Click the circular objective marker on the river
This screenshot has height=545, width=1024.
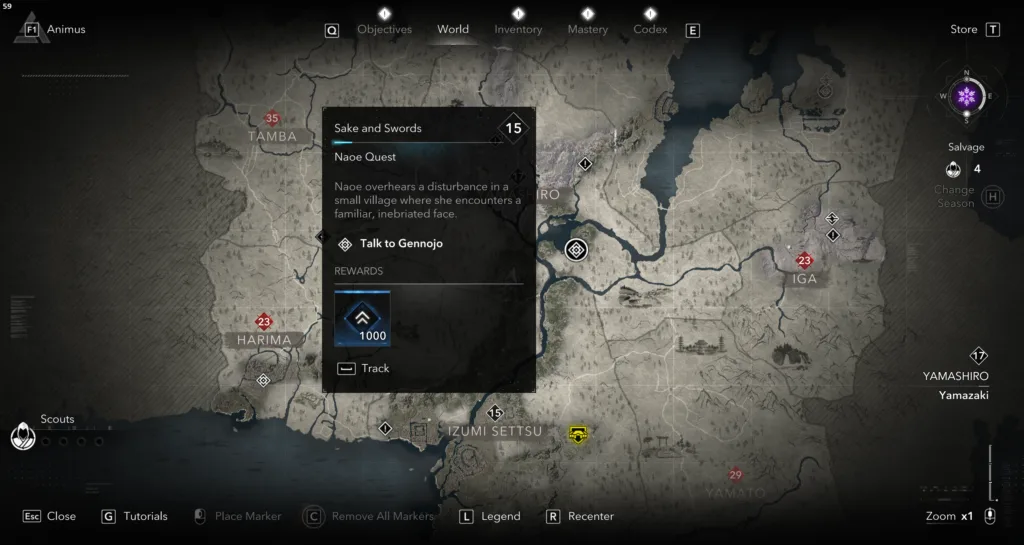pyautogui.click(x=575, y=249)
